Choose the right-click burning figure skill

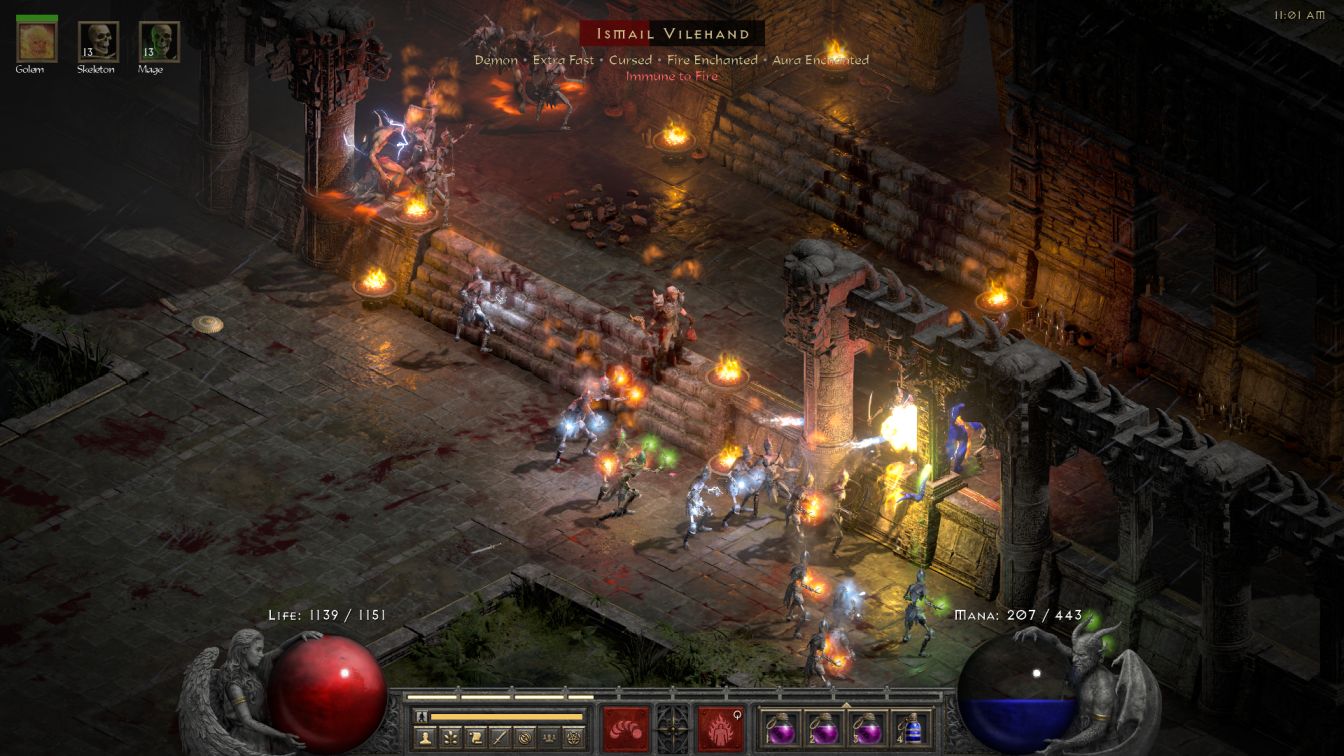point(720,729)
